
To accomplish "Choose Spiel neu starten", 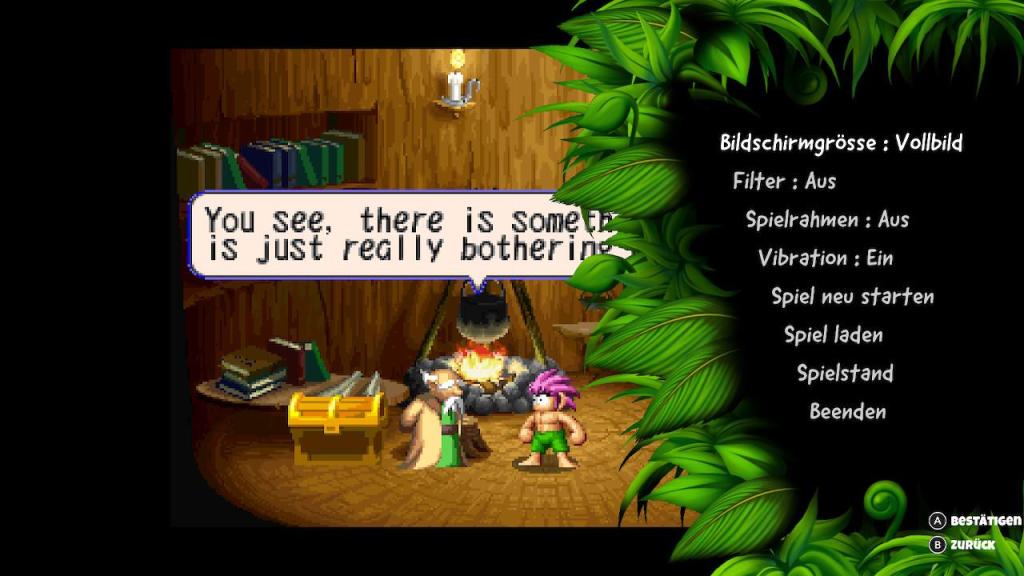I will pos(852,297).
